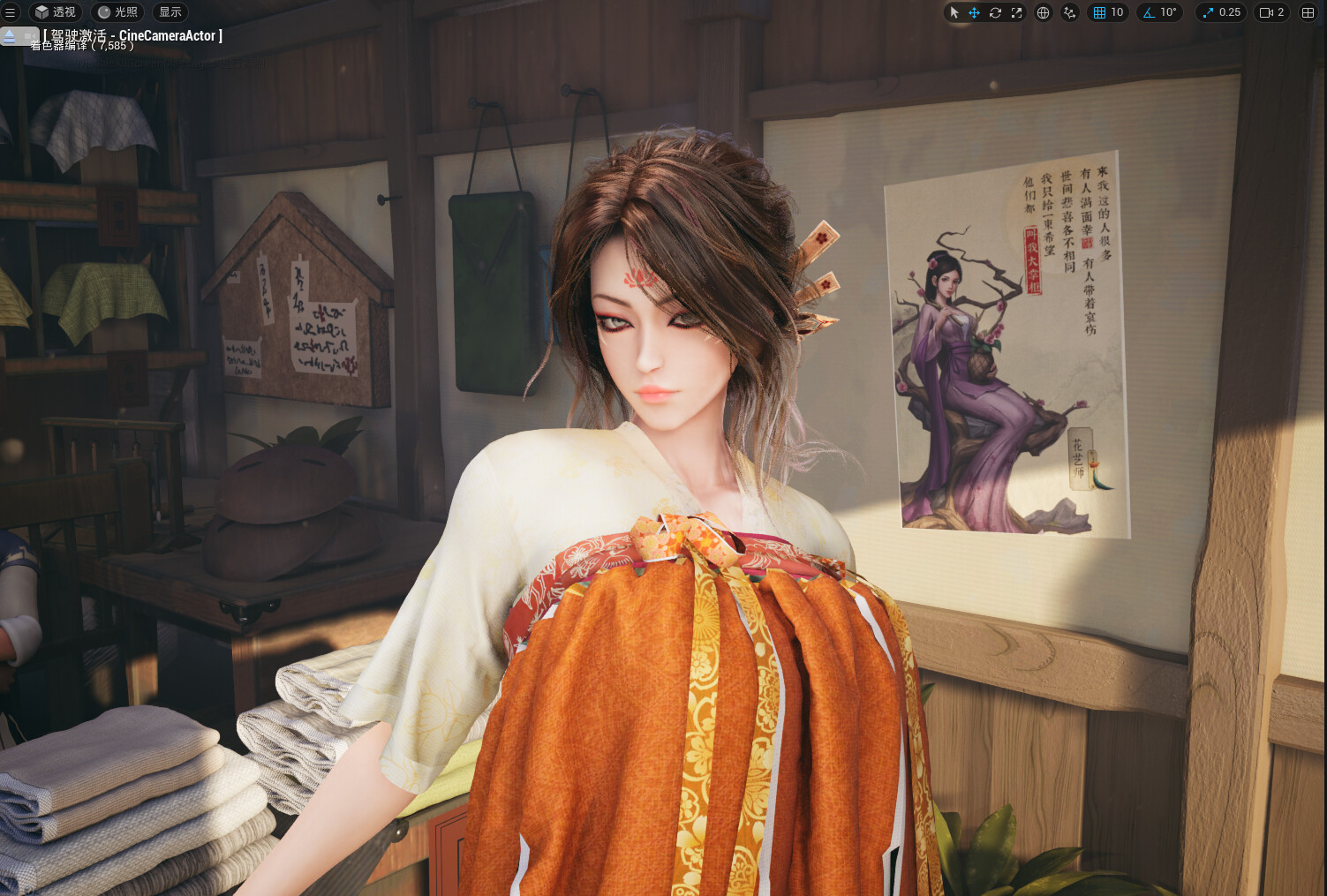This screenshot has width=1327, height=896.
Task: Open the 光照 lit view mode menu
Action: (x=117, y=12)
